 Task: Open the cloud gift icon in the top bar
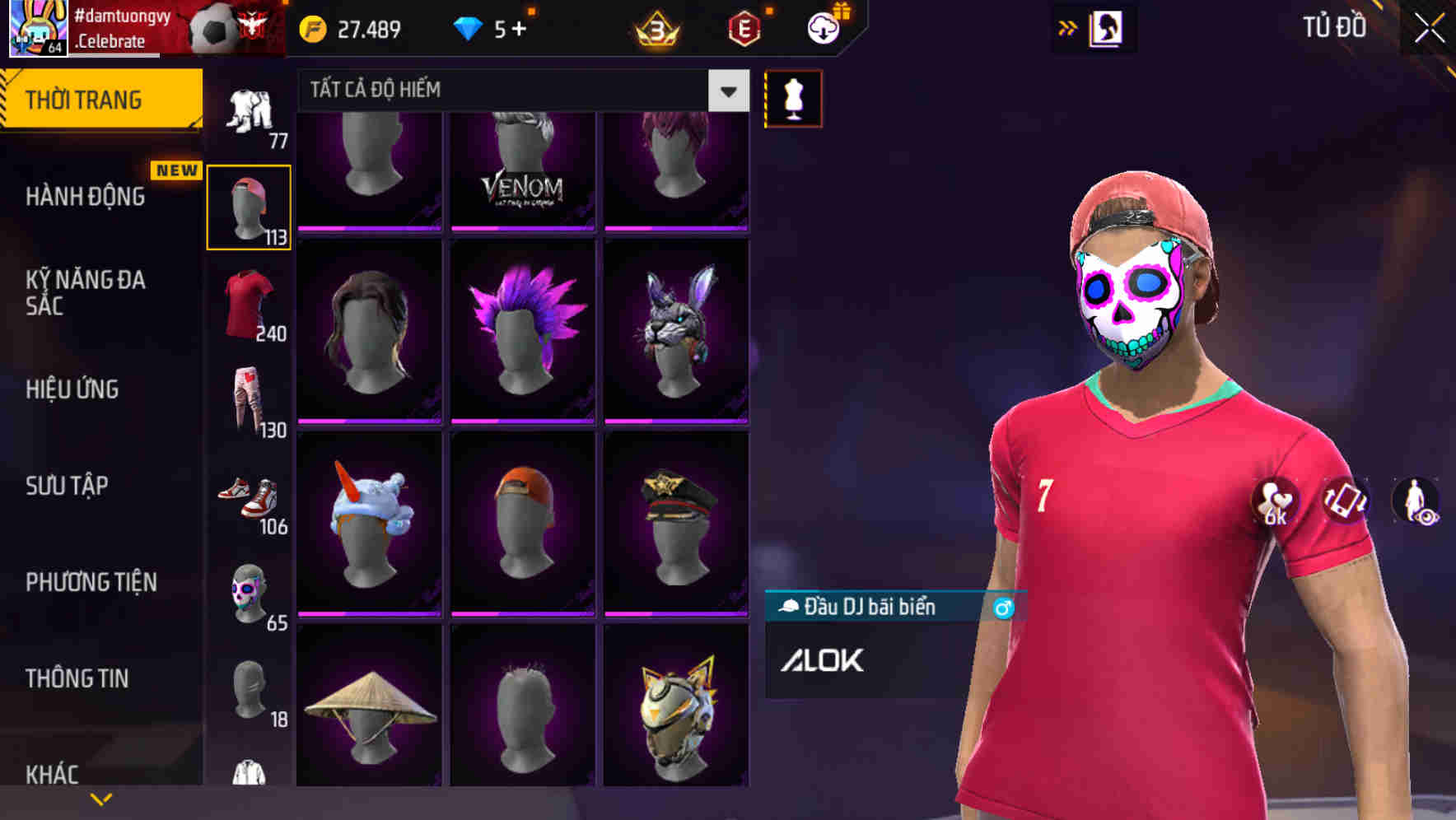[823, 27]
